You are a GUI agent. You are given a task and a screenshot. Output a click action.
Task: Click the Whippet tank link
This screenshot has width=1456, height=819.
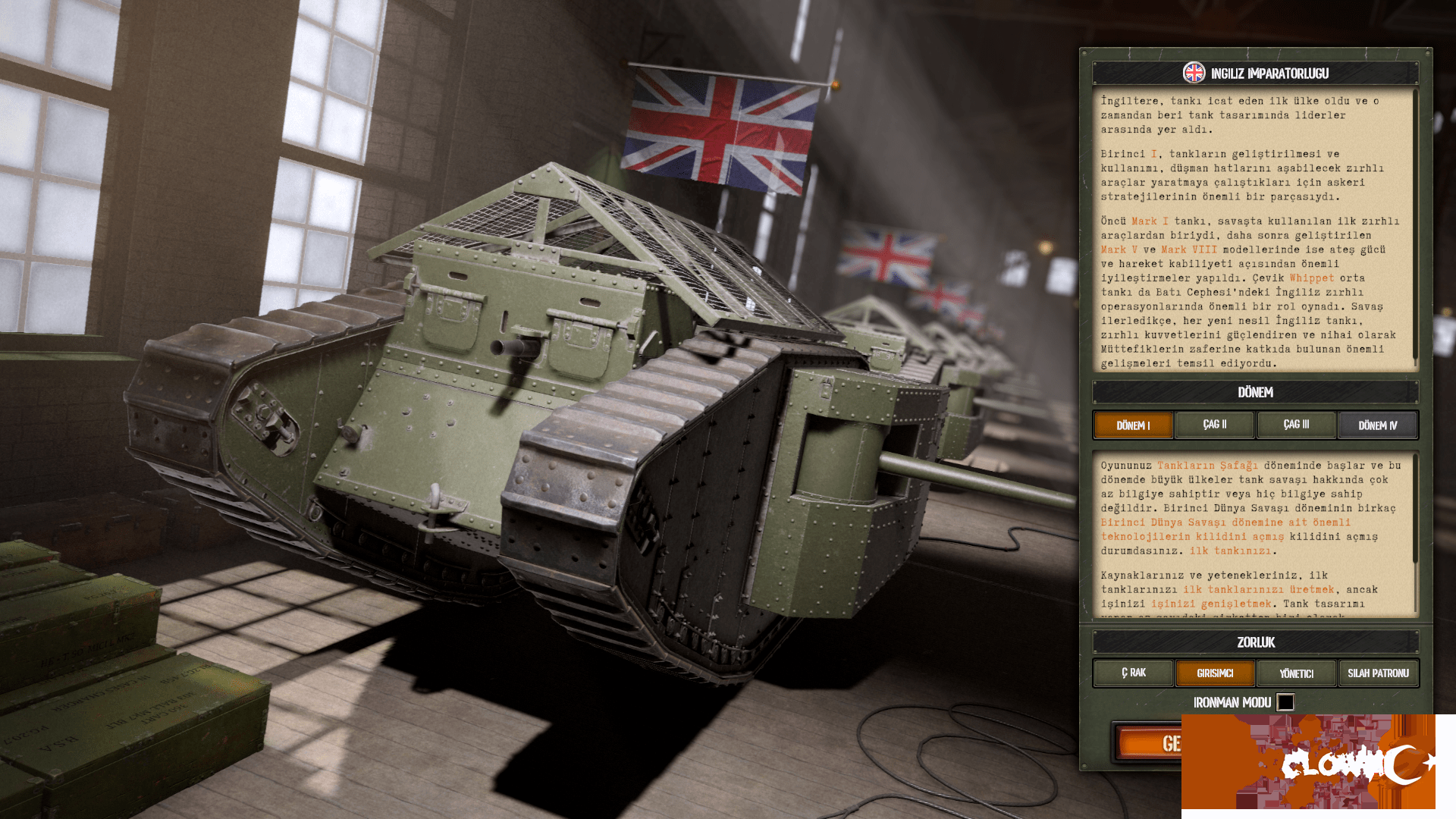pos(1313,278)
